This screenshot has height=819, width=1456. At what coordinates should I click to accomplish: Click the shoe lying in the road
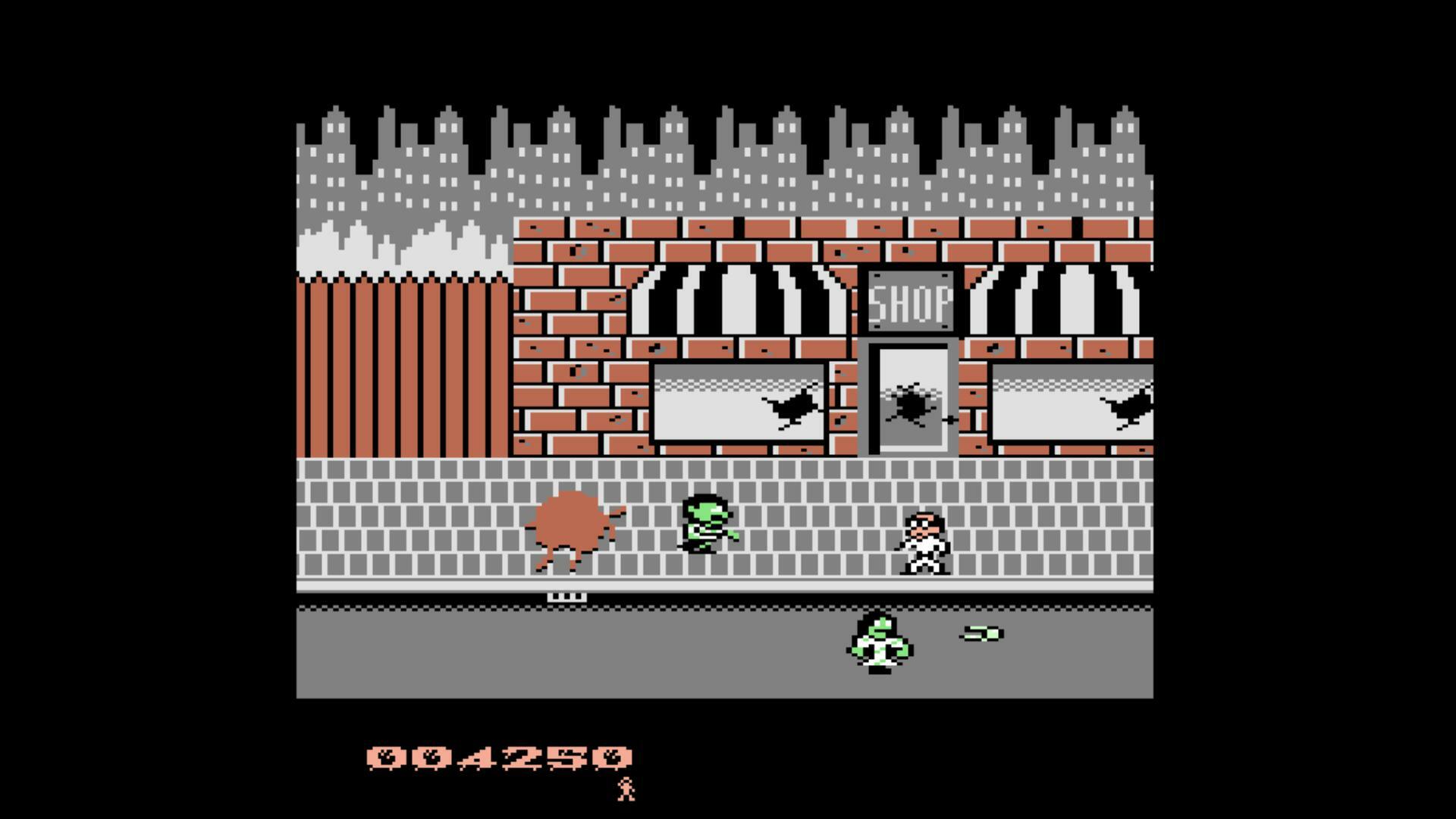pos(980,632)
